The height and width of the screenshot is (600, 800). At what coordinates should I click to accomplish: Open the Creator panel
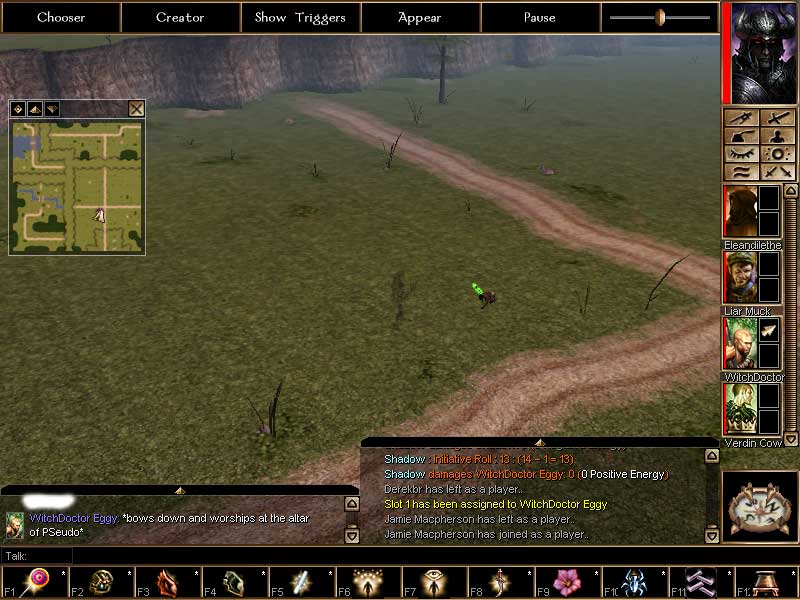180,17
